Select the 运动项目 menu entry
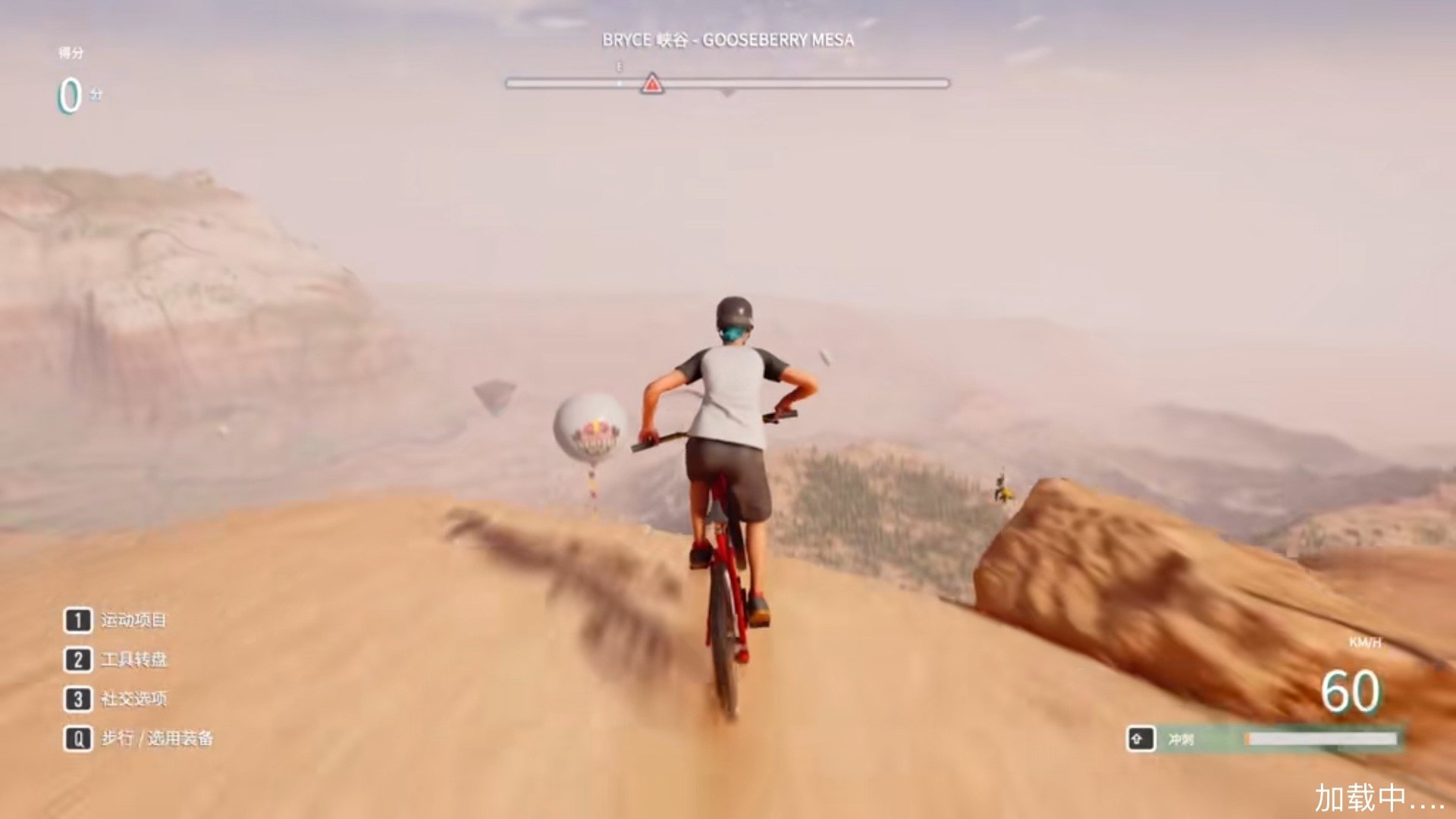The width and height of the screenshot is (1456, 819). pos(136,620)
